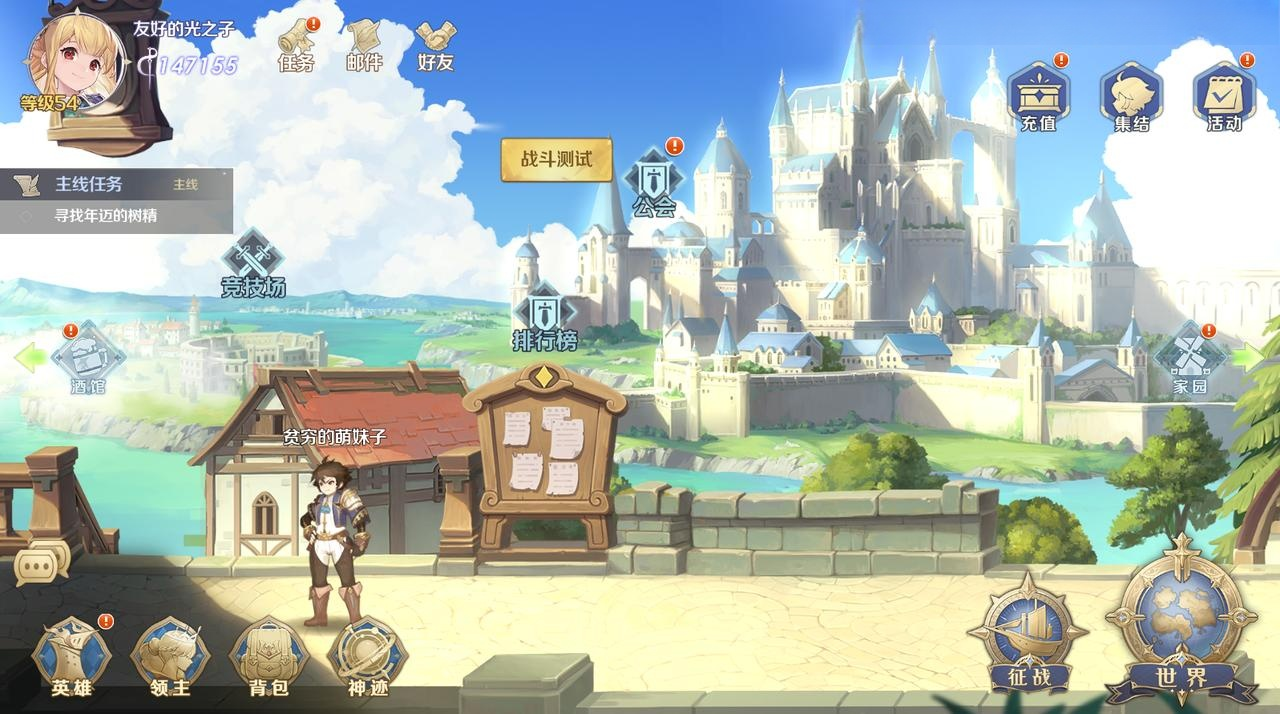Open the 集结 rally menu
The height and width of the screenshot is (714, 1280).
pos(1131,94)
